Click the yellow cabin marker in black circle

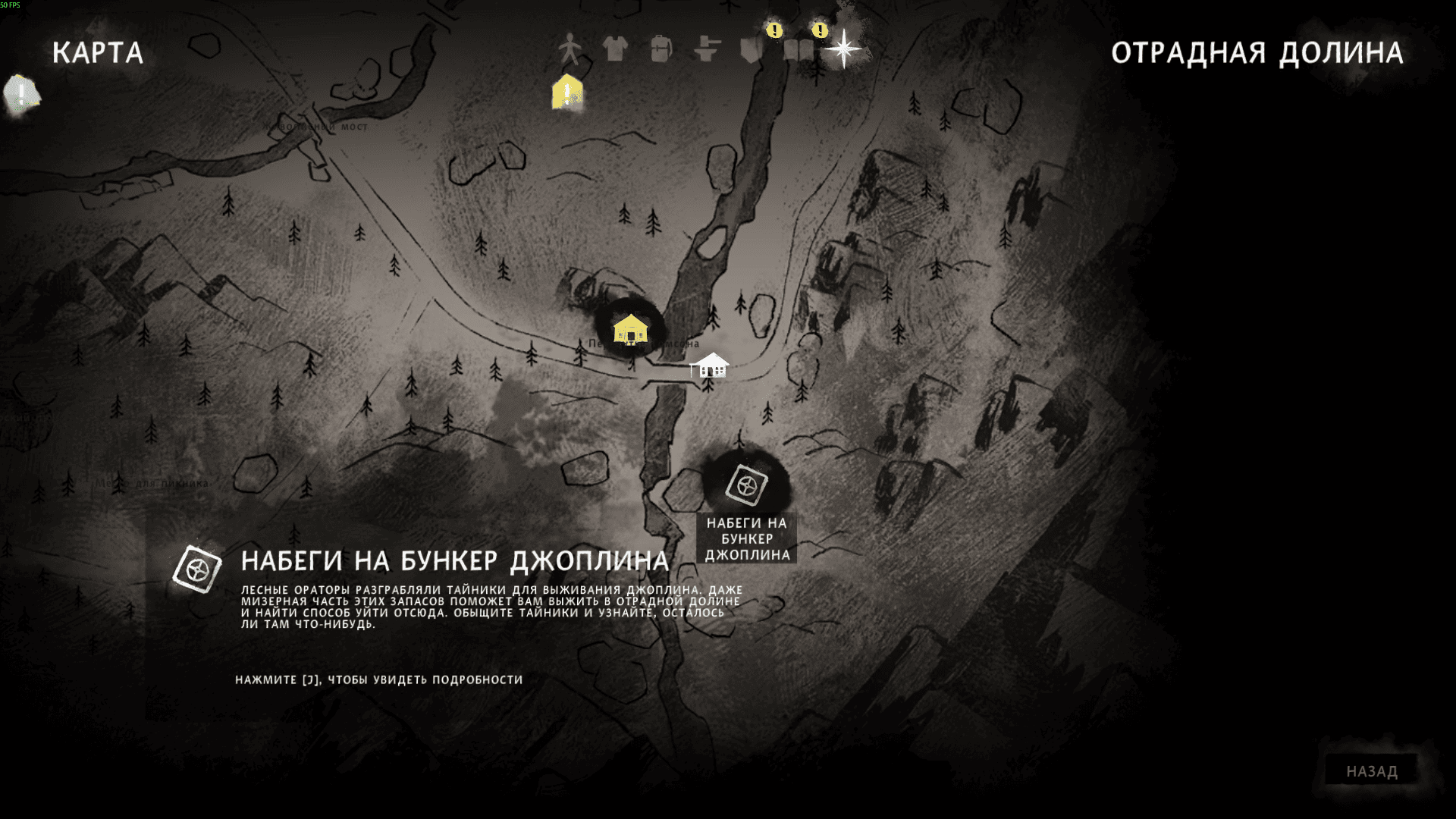coord(630,329)
